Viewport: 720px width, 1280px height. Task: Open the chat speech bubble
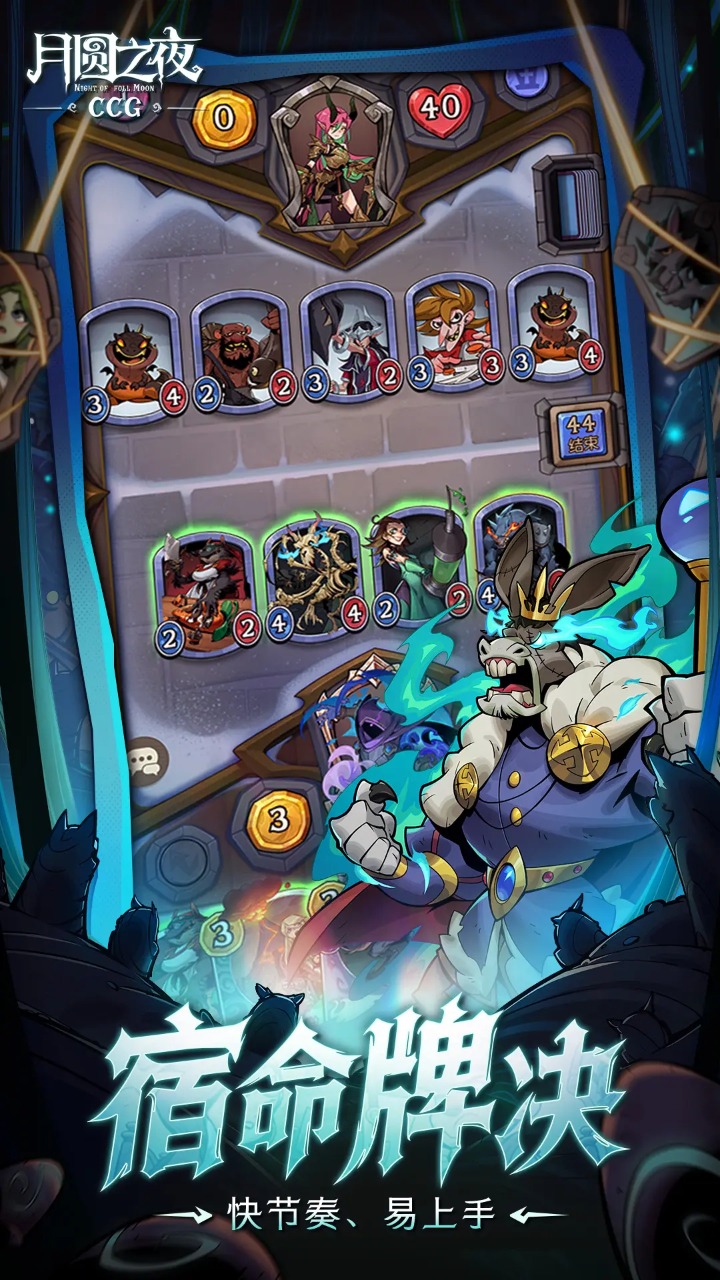click(x=147, y=761)
